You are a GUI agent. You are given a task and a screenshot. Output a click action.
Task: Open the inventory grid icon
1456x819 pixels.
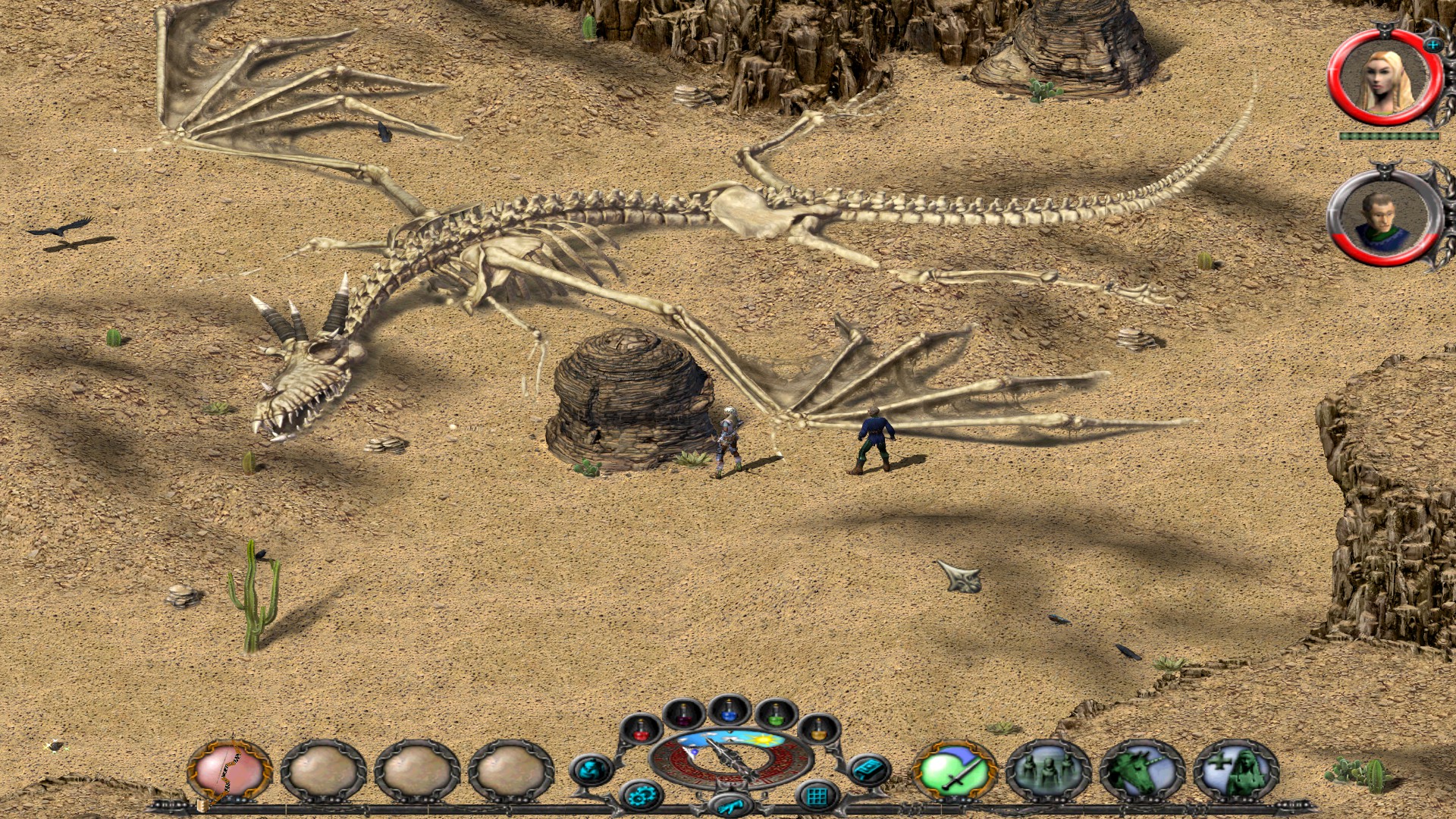pyautogui.click(x=816, y=795)
